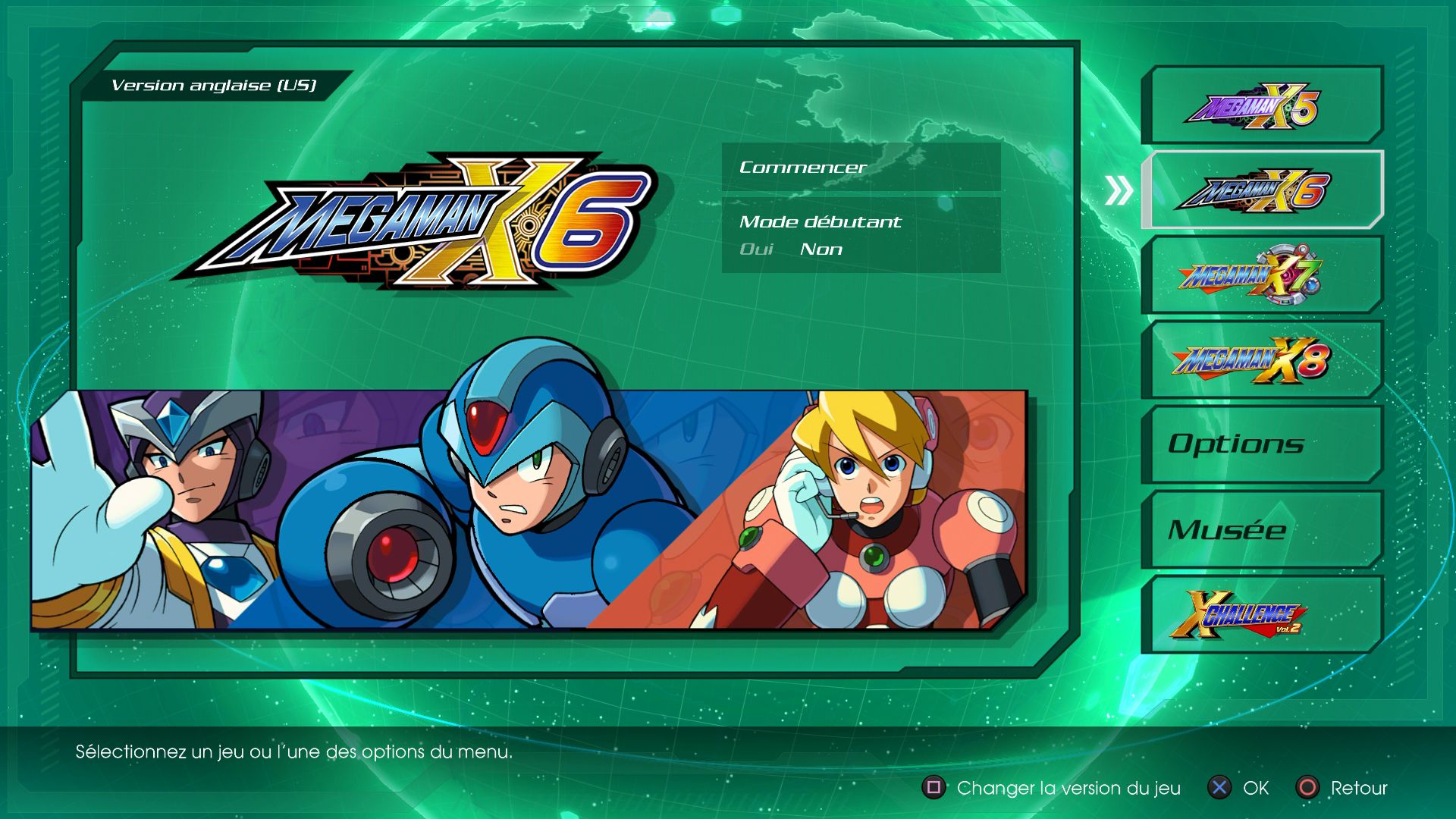Select the Mega Man X5 logo tile
The width and height of the screenshot is (1456, 819).
(x=1261, y=104)
